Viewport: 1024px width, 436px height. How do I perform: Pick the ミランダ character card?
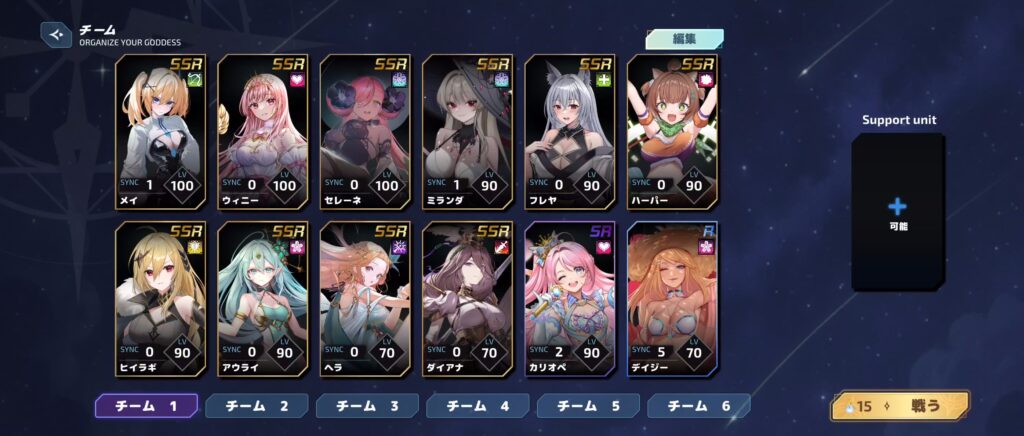coord(467,131)
